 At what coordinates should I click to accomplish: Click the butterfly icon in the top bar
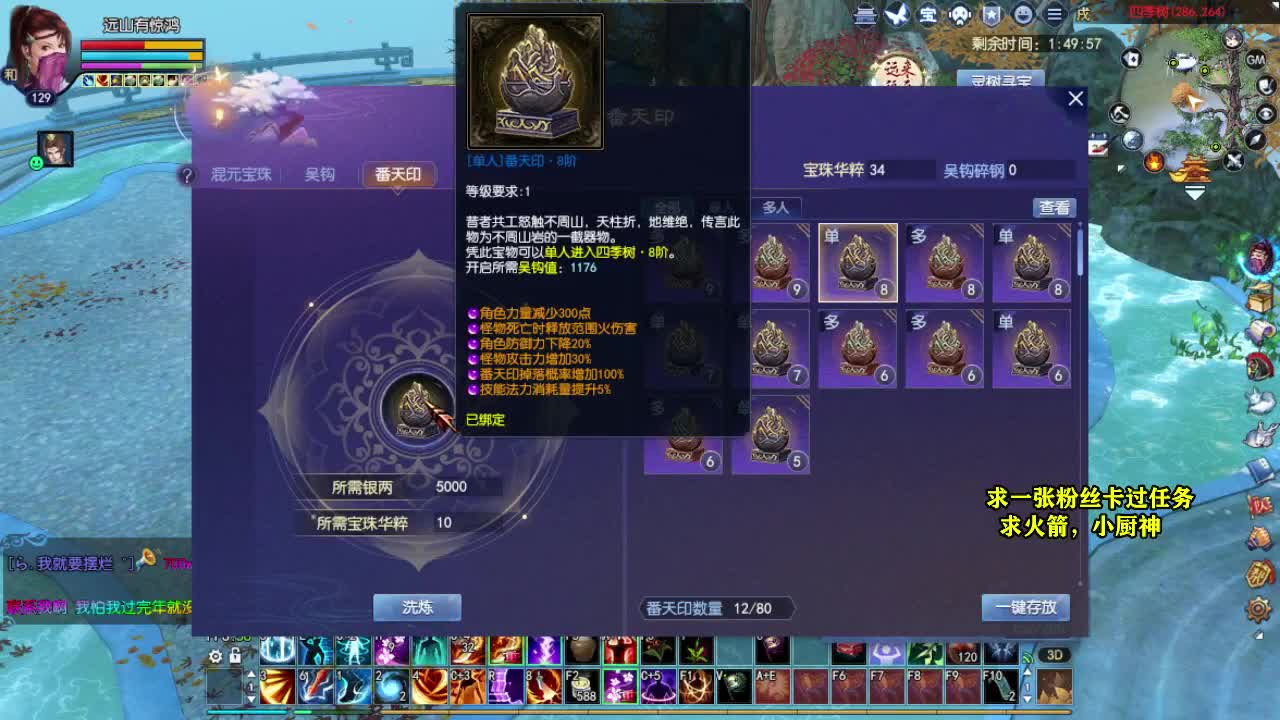[896, 16]
